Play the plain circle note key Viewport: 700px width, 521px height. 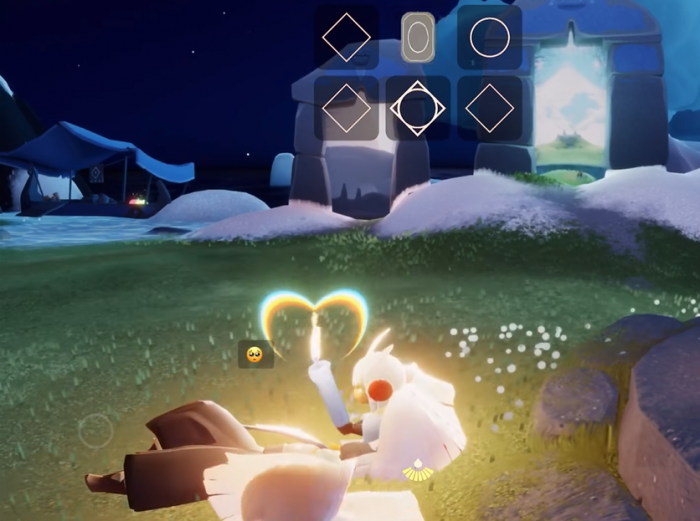click(489, 38)
